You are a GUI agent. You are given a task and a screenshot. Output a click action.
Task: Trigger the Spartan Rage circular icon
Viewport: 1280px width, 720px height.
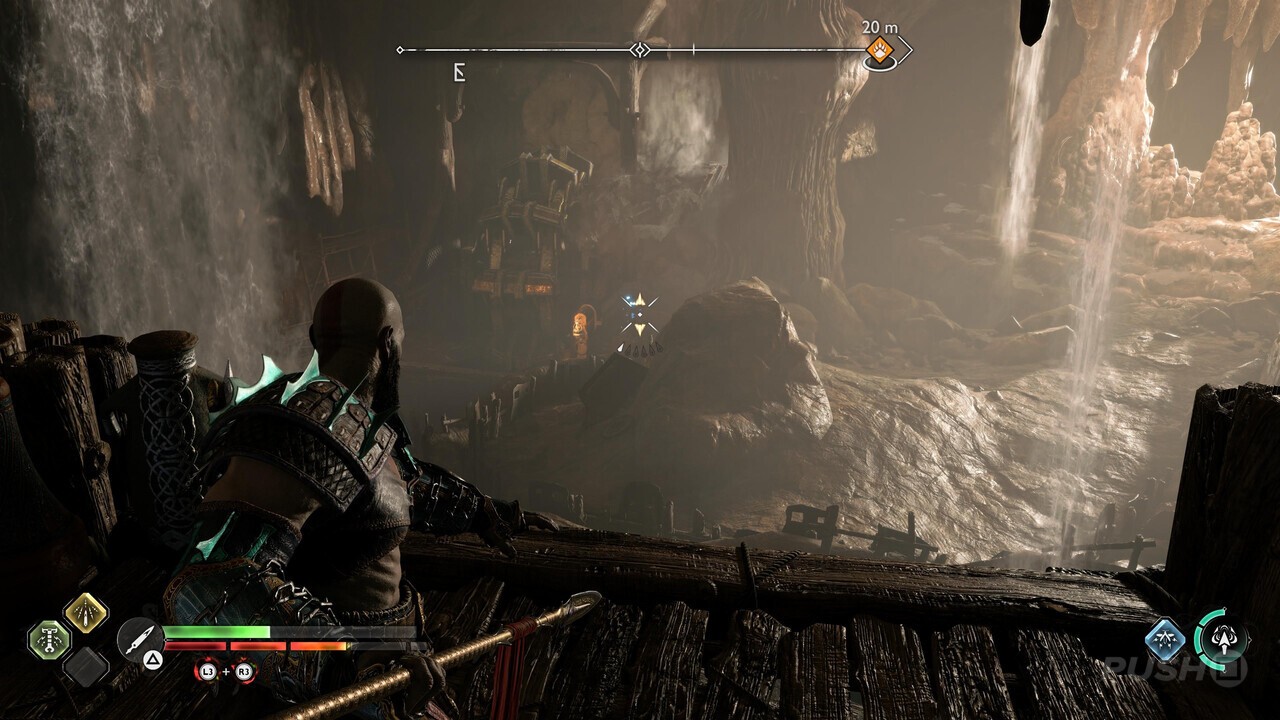click(x=1222, y=638)
